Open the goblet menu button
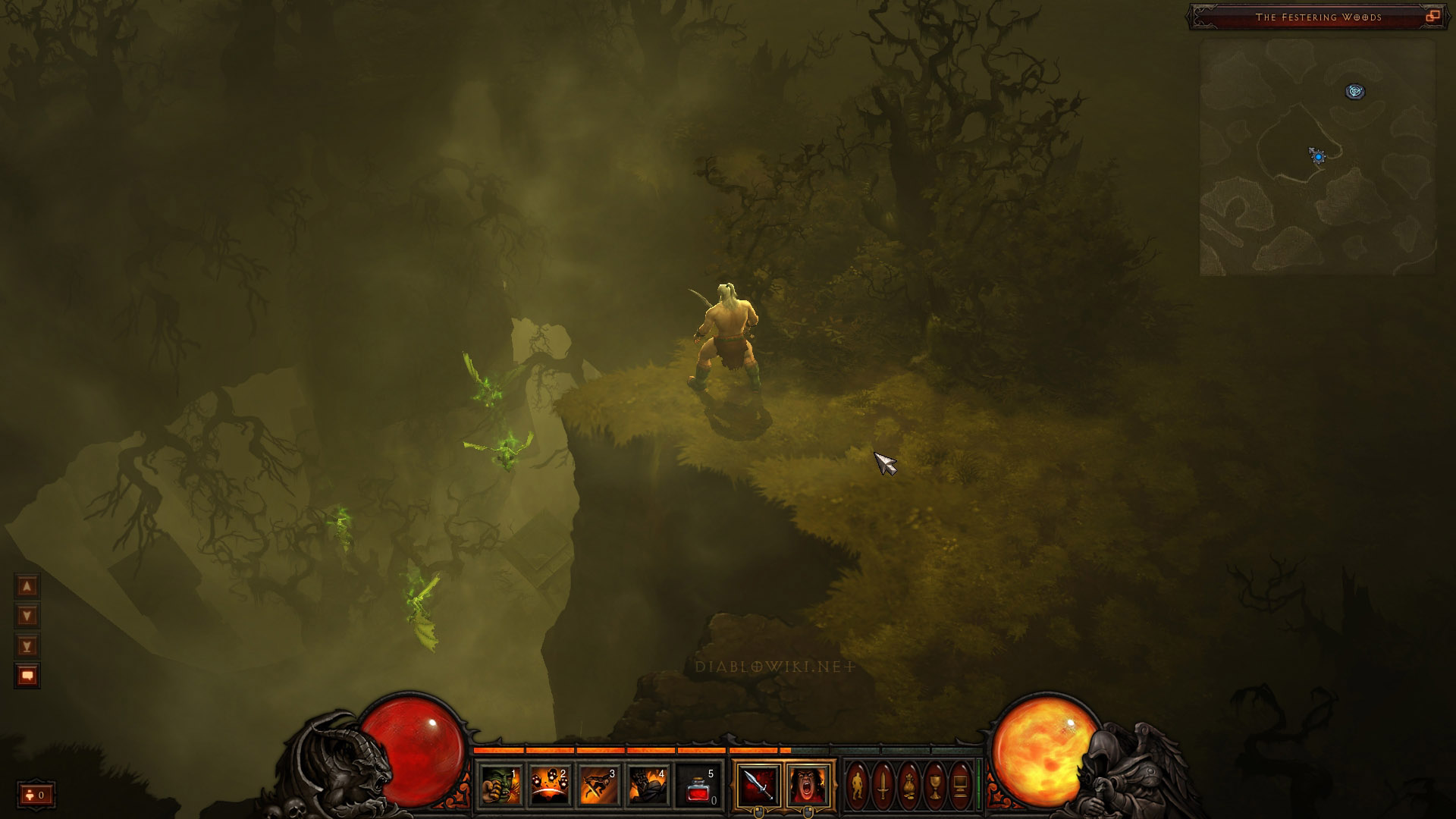The width and height of the screenshot is (1456, 819). point(935,786)
